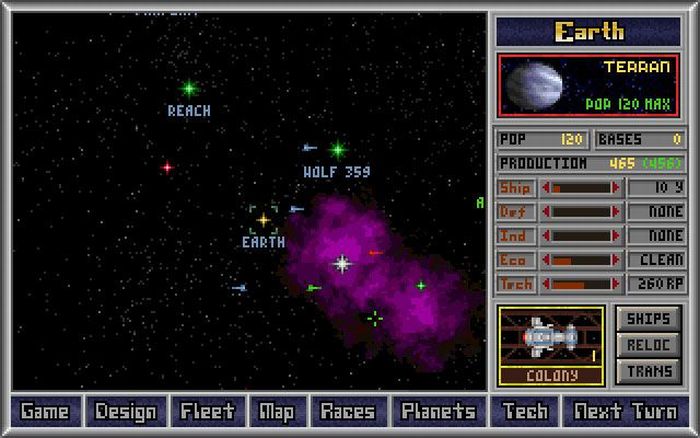
Task: Click the Eco slider's left arrow
Action: point(545,260)
